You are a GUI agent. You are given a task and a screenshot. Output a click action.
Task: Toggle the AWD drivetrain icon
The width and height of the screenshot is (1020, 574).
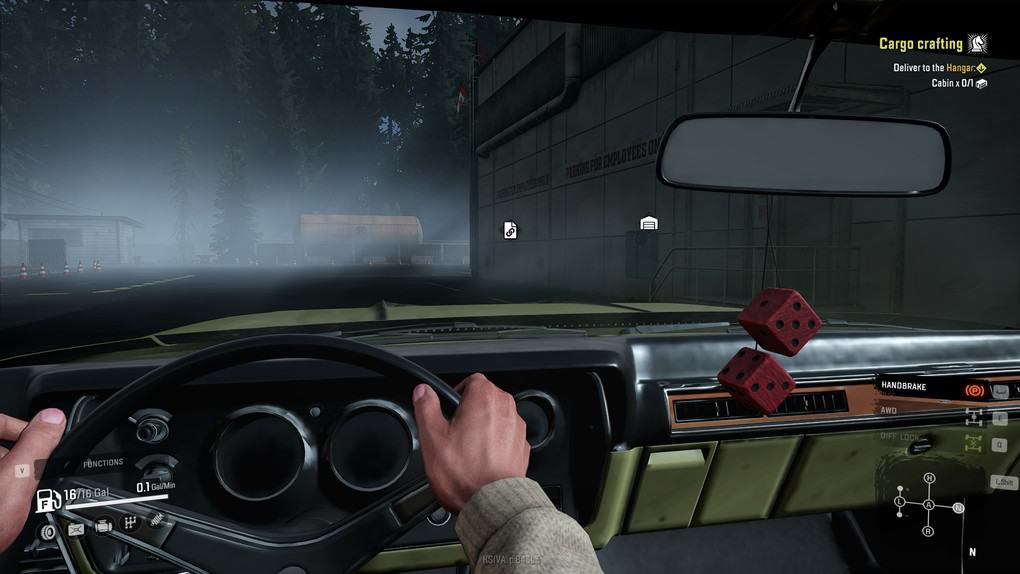[973, 417]
